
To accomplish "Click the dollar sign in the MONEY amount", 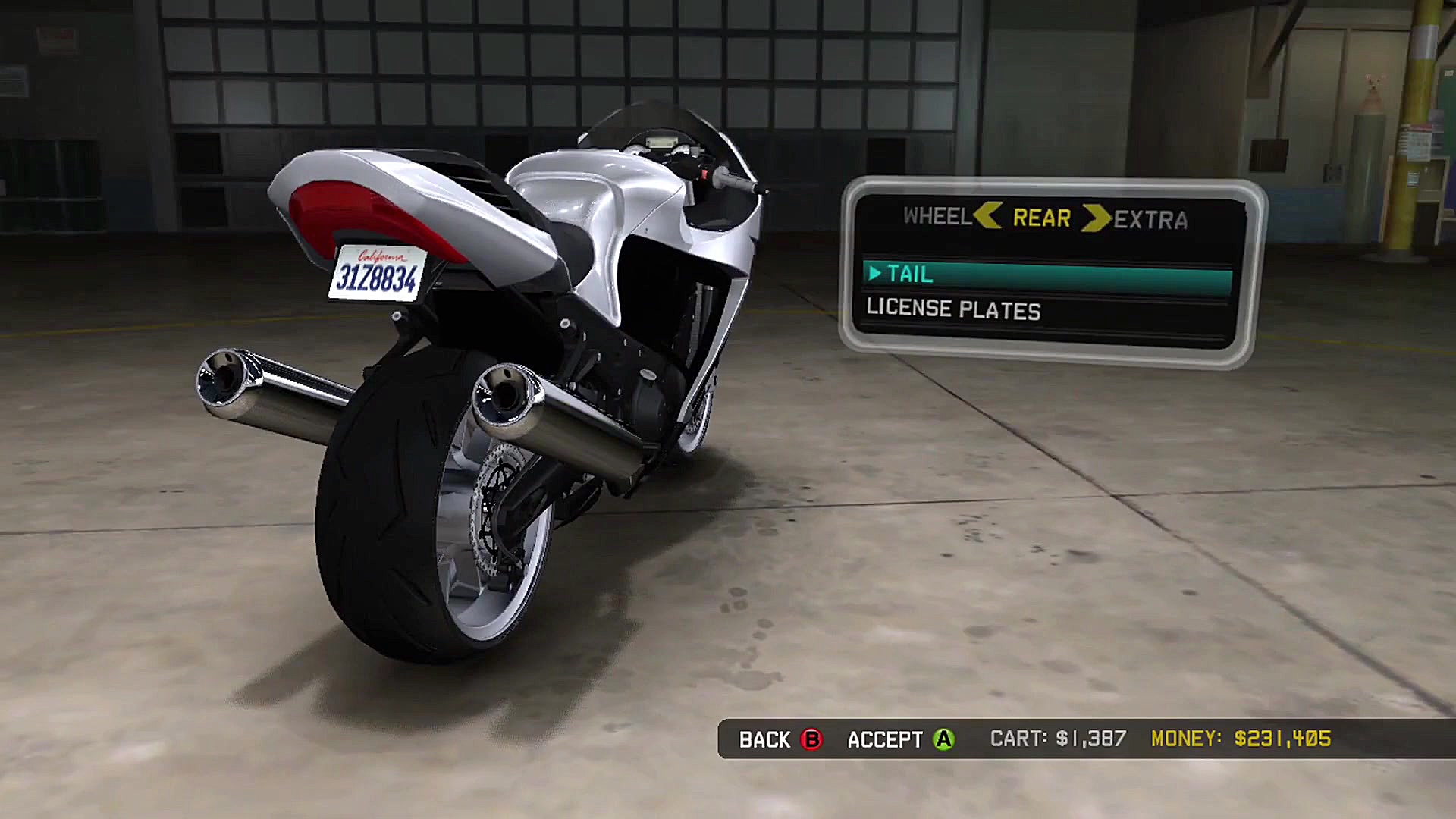I will [1239, 738].
